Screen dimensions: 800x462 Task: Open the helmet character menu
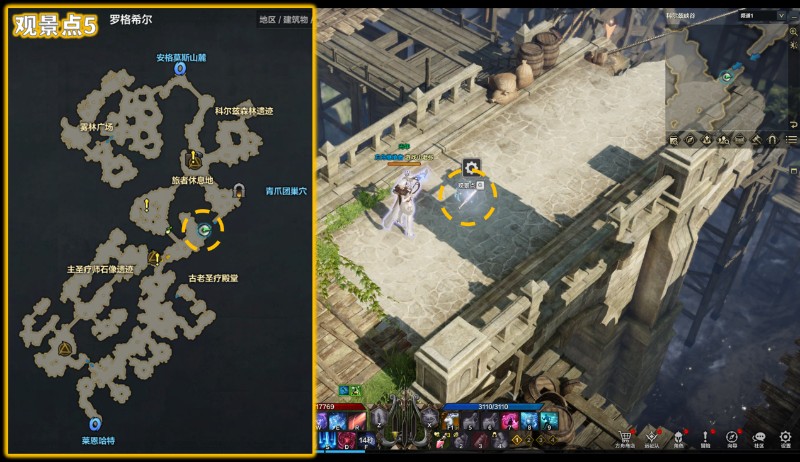coord(679,437)
